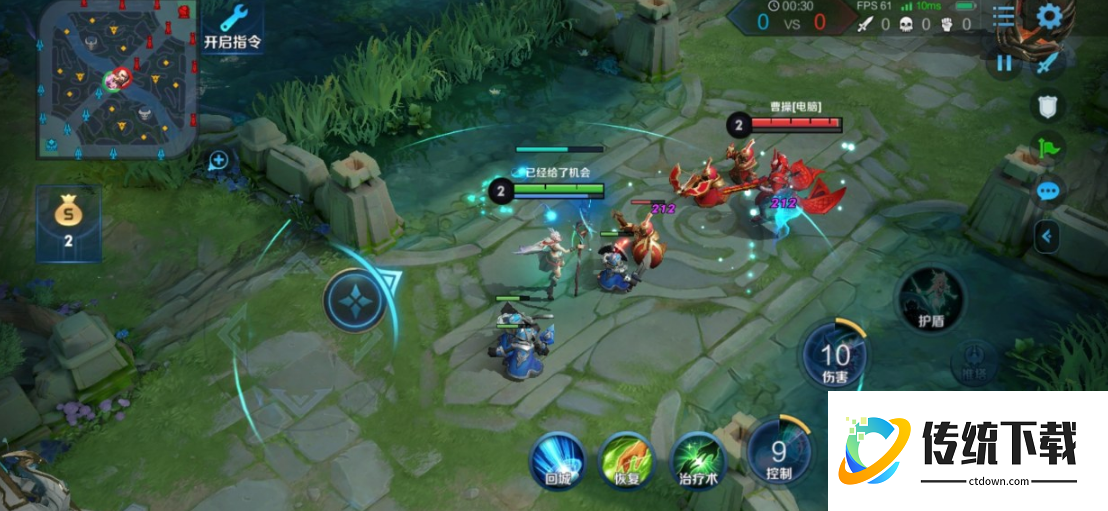The height and width of the screenshot is (511, 1108).
Task: Show the scoreboard list icon
Action: [x=1004, y=17]
